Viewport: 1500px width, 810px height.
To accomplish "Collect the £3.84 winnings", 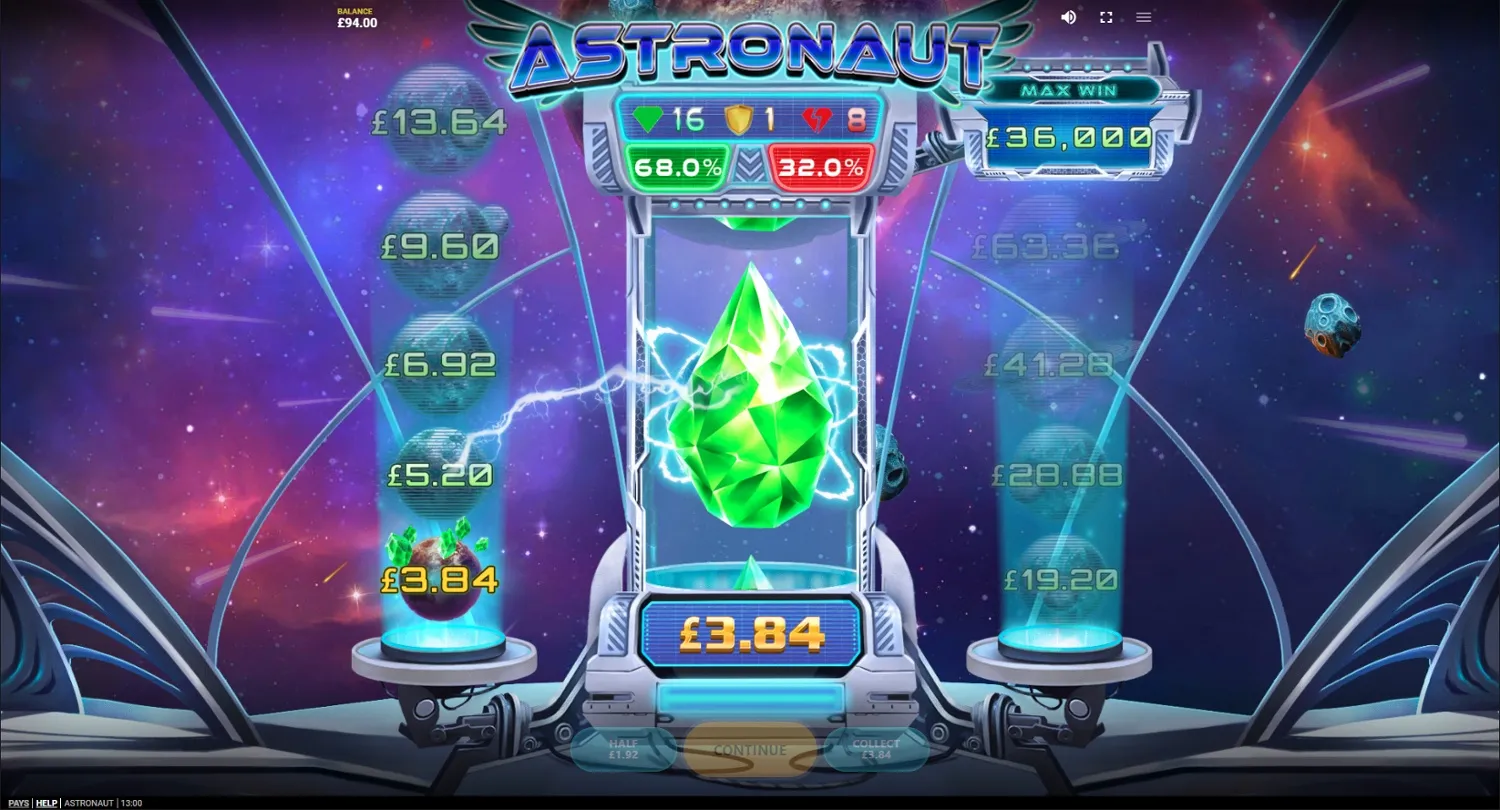I will click(876, 749).
